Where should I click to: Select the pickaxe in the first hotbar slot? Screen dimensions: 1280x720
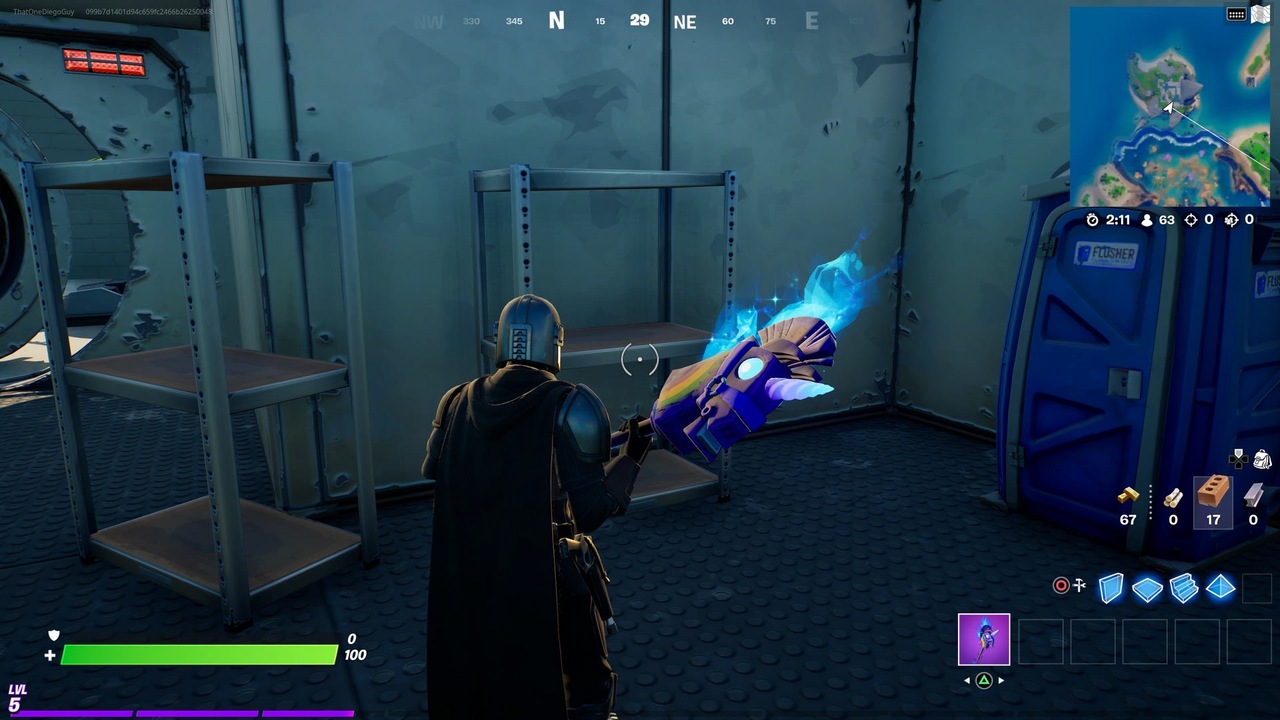pos(984,640)
